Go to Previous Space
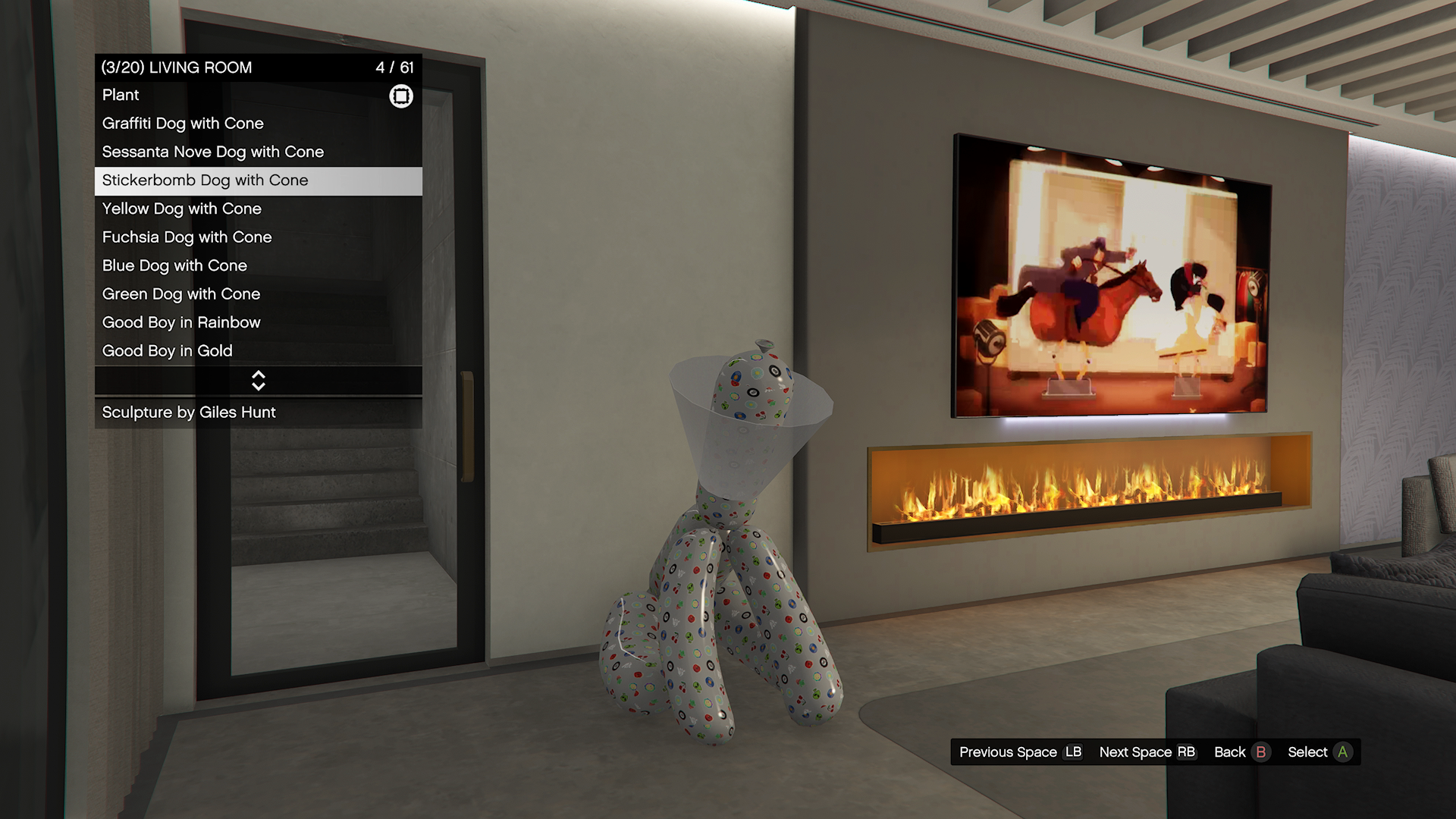Screen dimensions: 1456x819 coord(1020,752)
